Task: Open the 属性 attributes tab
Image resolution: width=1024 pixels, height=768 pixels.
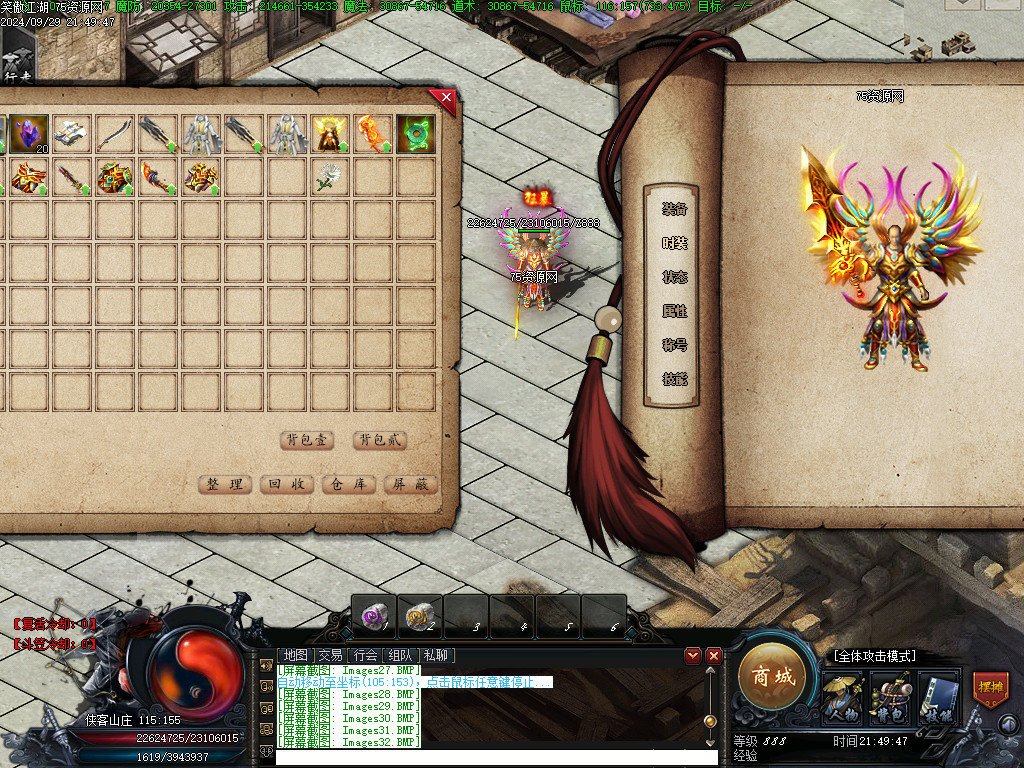Action: click(x=674, y=311)
